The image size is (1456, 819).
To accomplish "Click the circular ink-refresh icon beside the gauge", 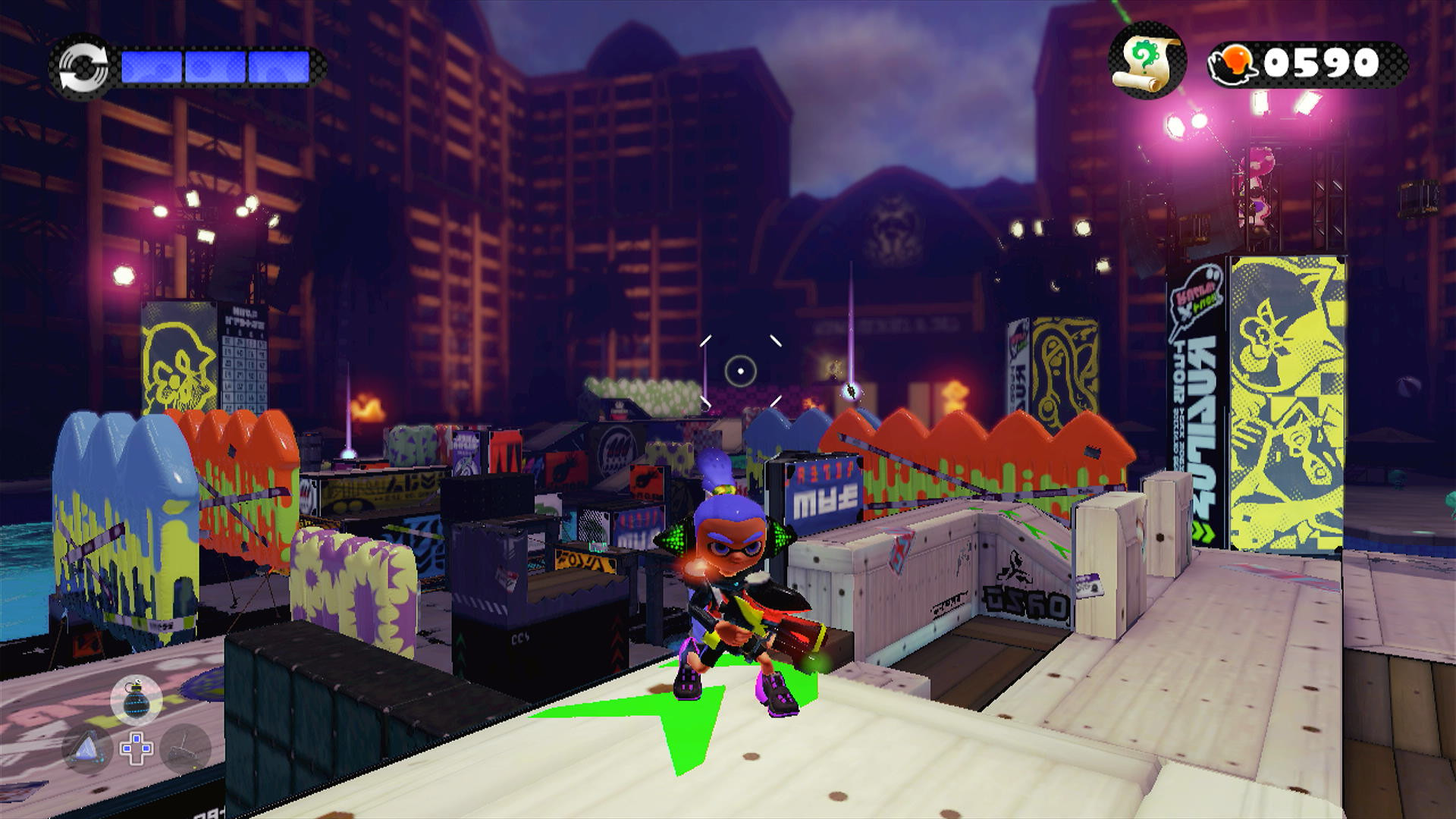I will click(83, 67).
